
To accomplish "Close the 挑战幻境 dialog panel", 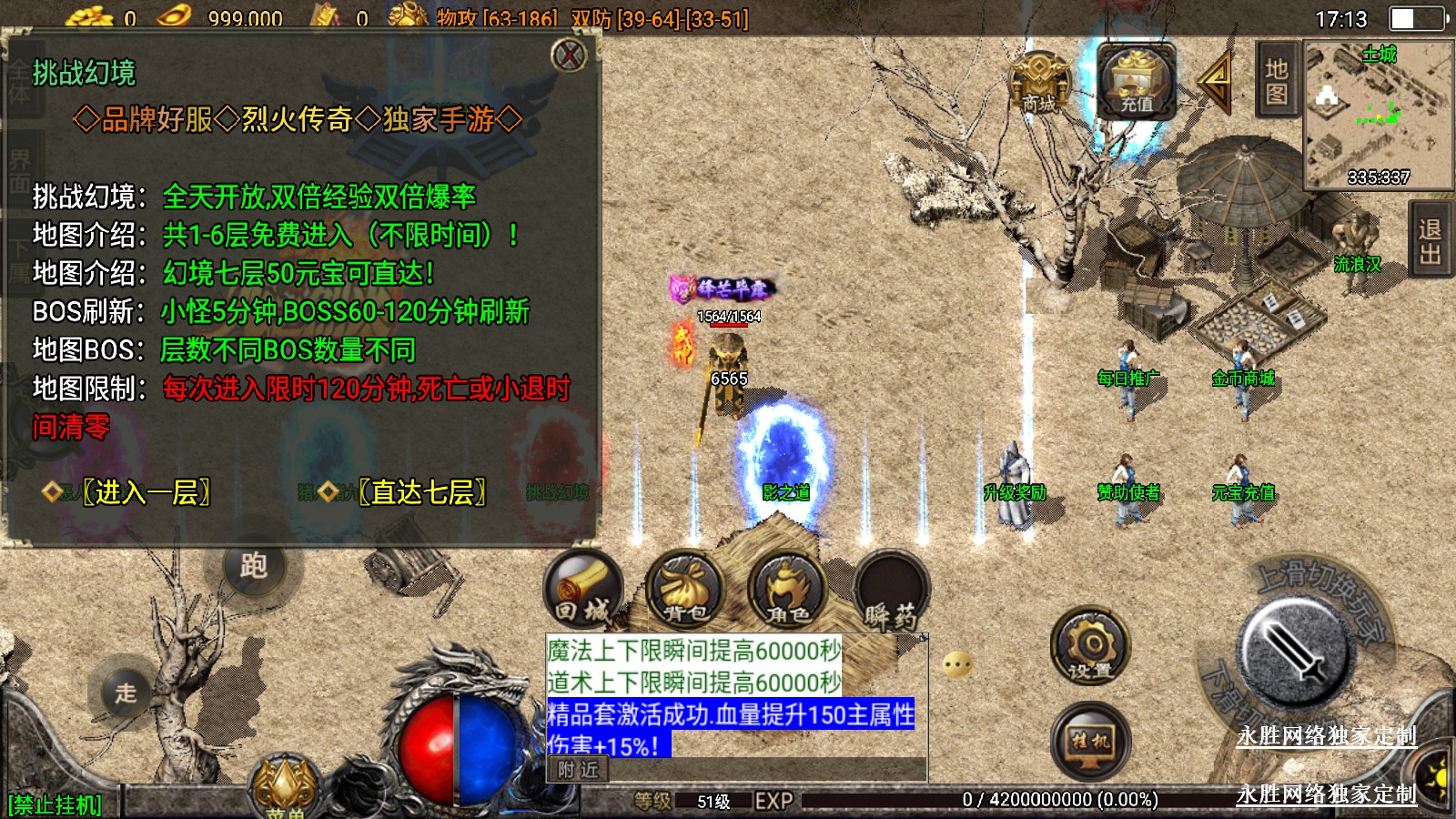I will 570,56.
